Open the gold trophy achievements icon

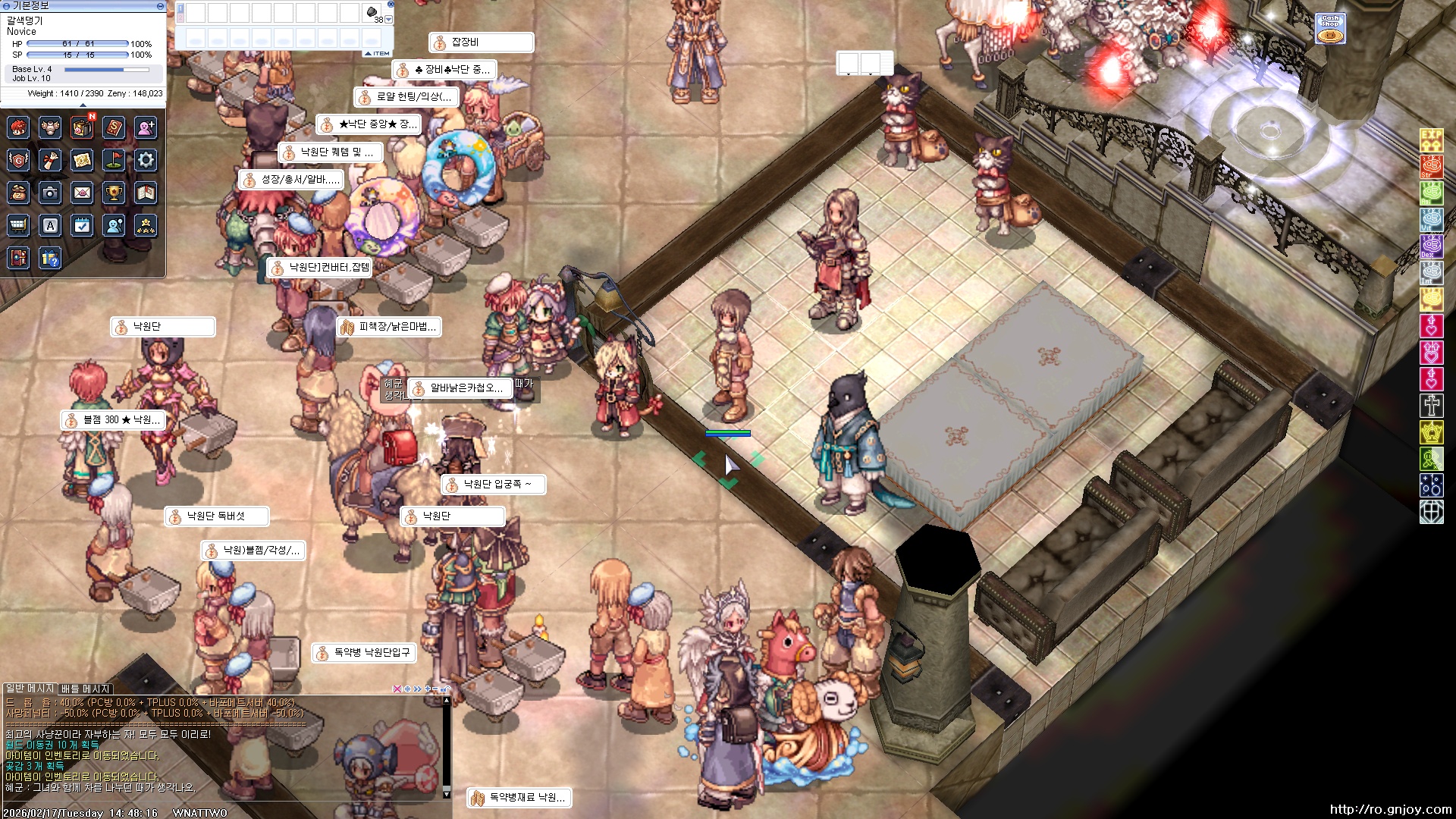(114, 193)
